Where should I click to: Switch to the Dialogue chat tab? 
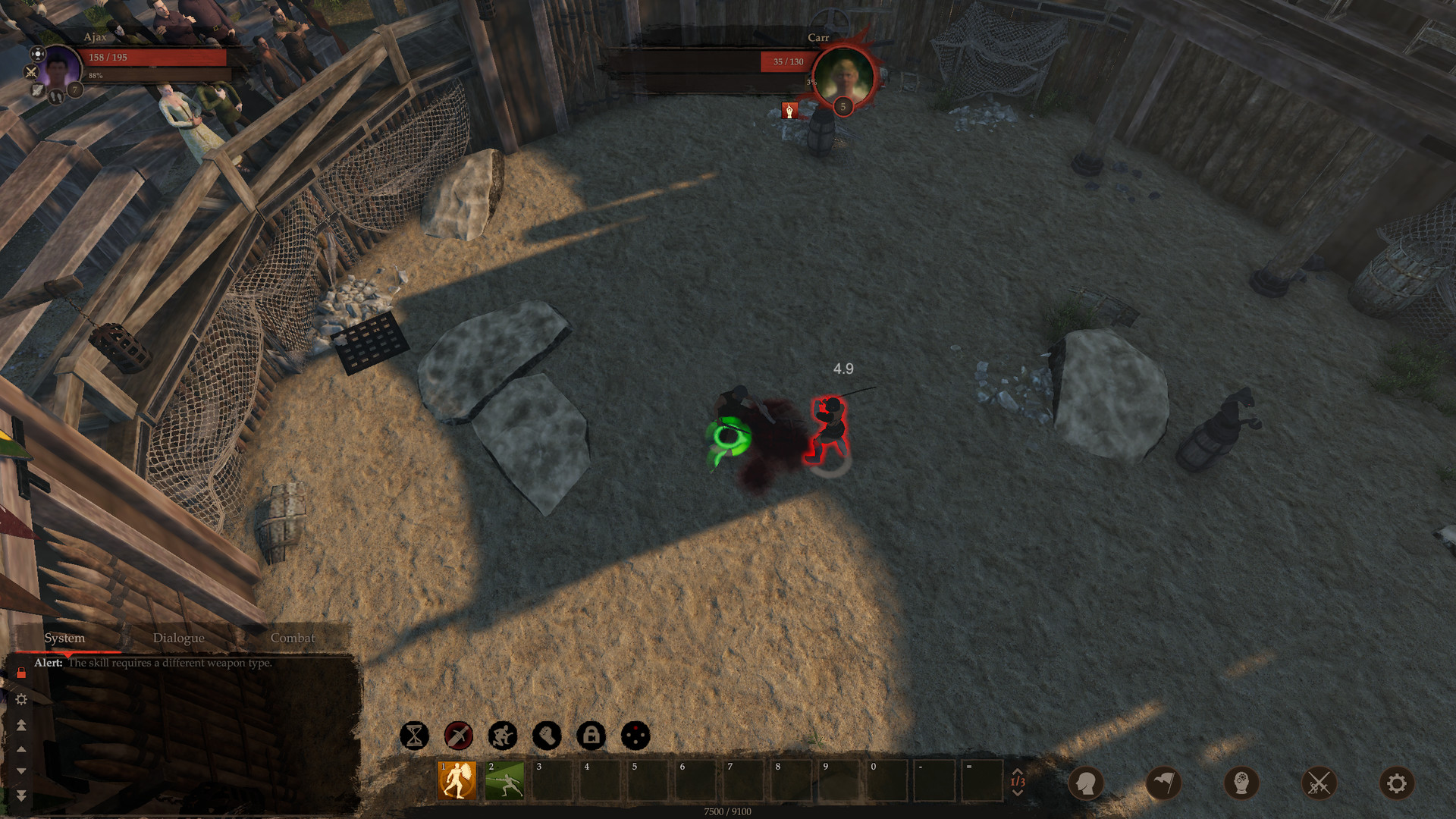pyautogui.click(x=179, y=638)
